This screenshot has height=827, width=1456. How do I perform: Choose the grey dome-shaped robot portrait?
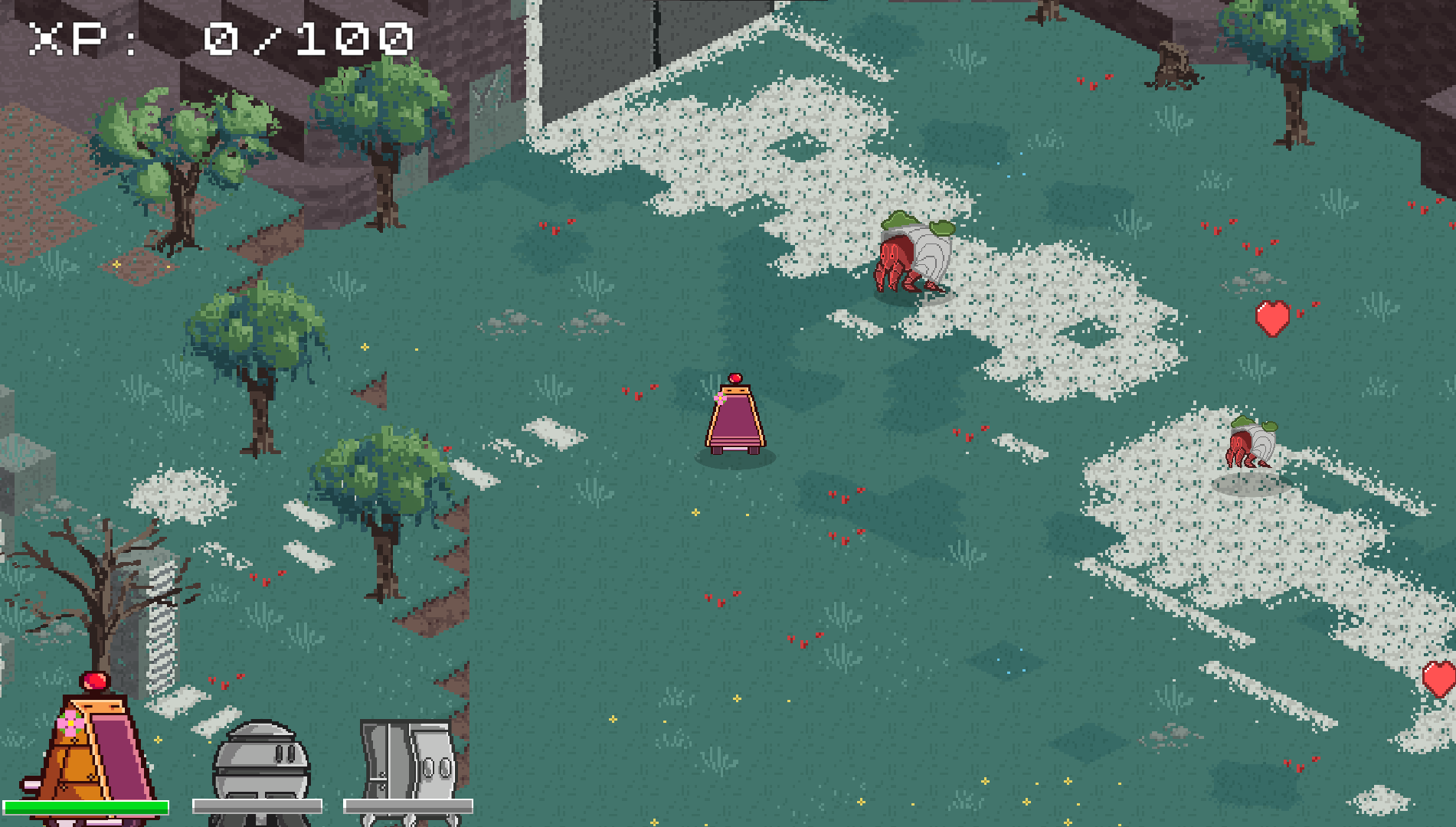[x=260, y=766]
